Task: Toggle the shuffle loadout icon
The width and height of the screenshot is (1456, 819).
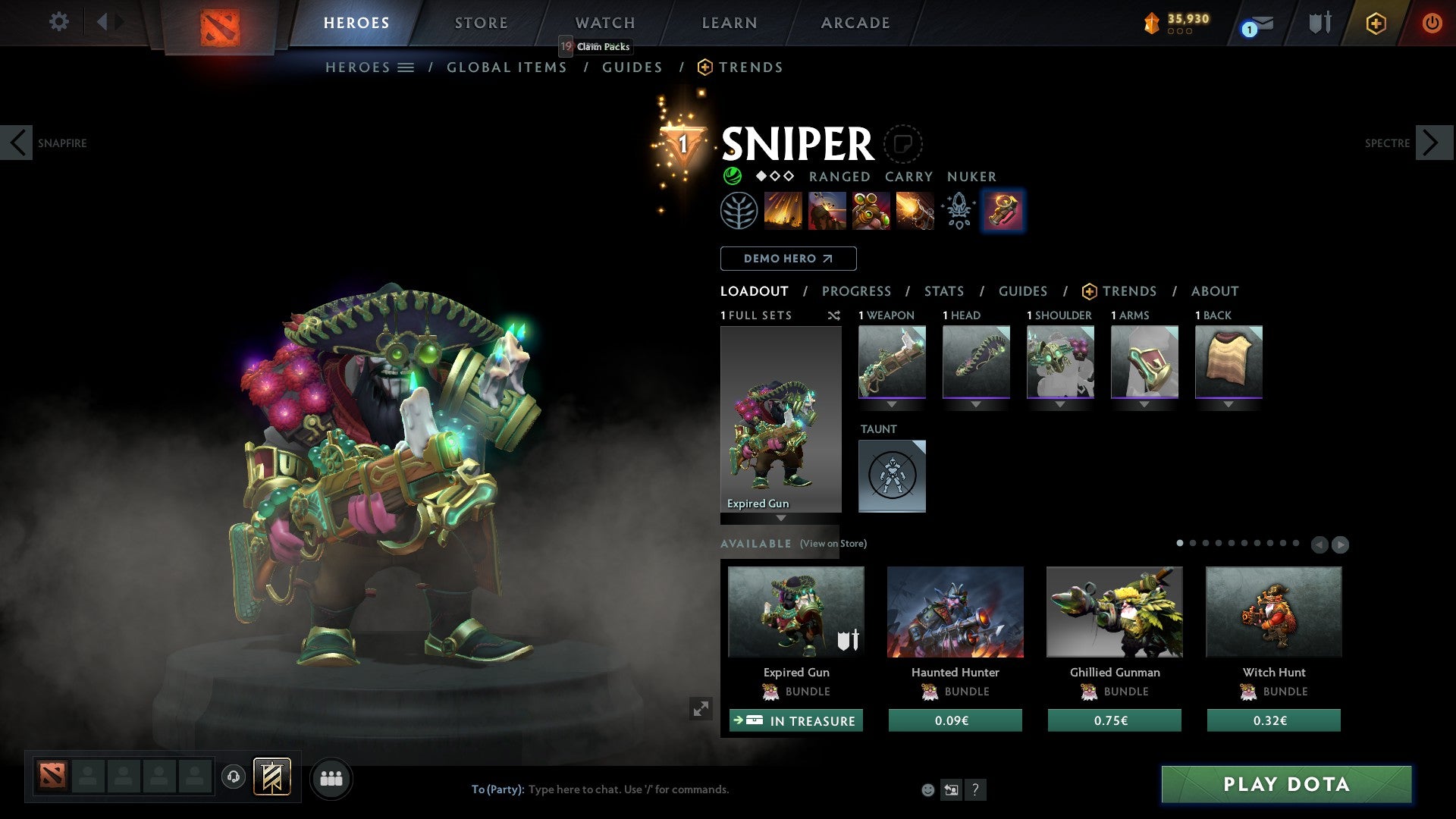Action: point(834,315)
